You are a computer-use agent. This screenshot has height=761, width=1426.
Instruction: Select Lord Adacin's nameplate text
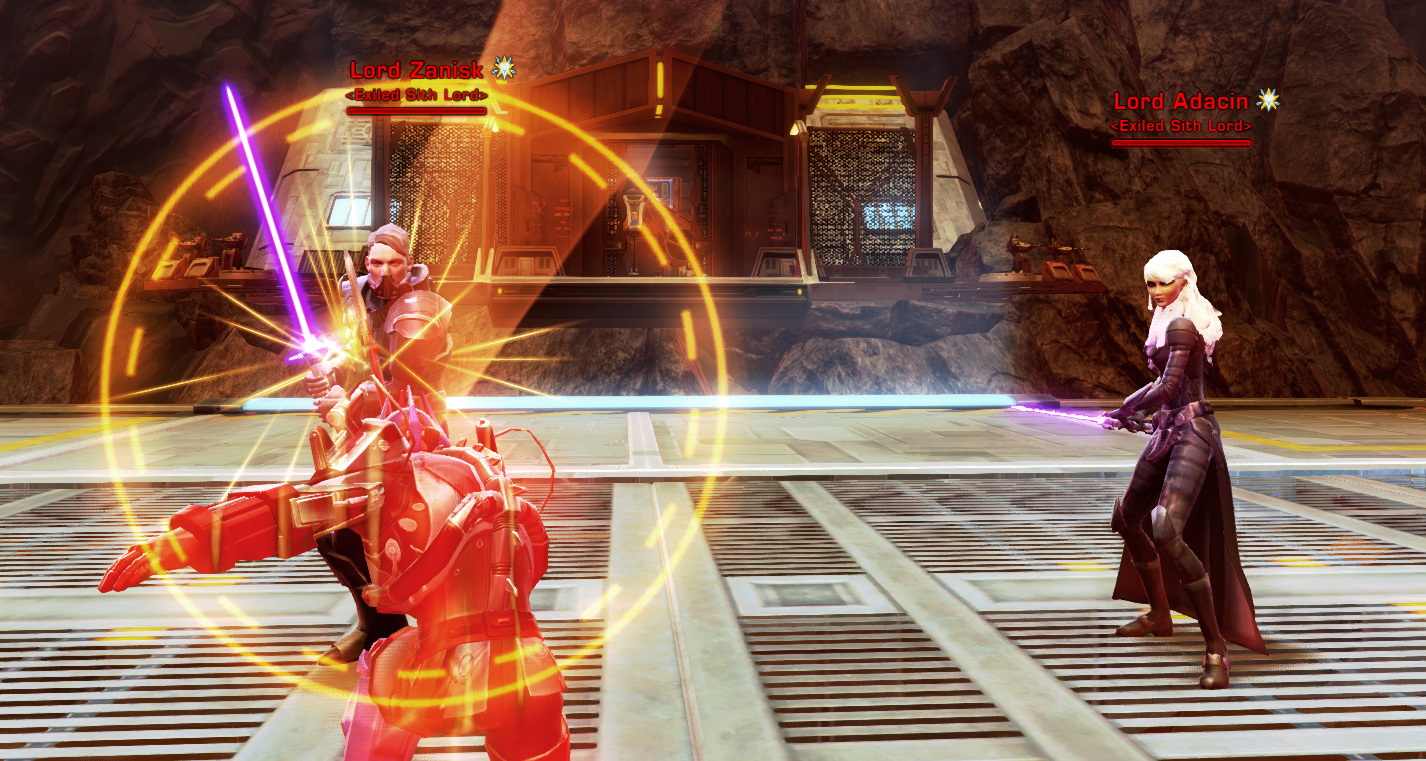(1180, 100)
